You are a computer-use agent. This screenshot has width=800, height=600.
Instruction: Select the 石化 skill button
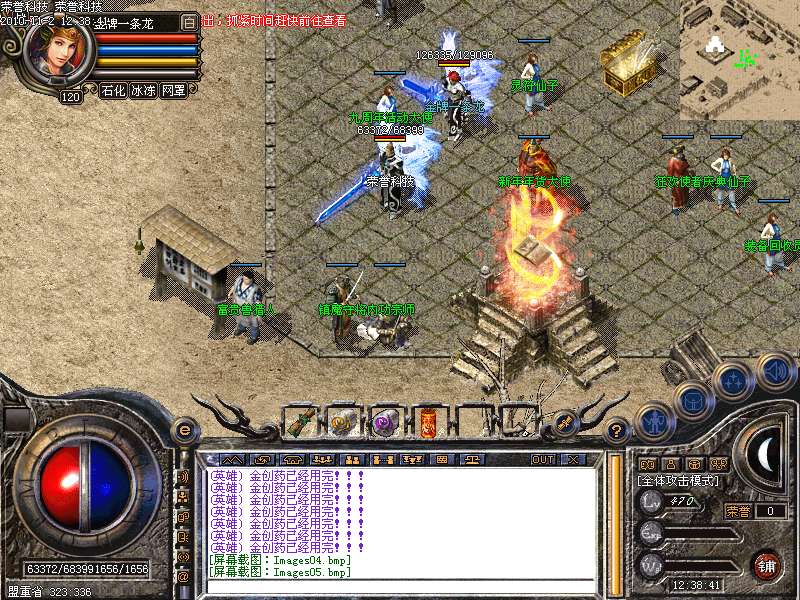tap(113, 91)
